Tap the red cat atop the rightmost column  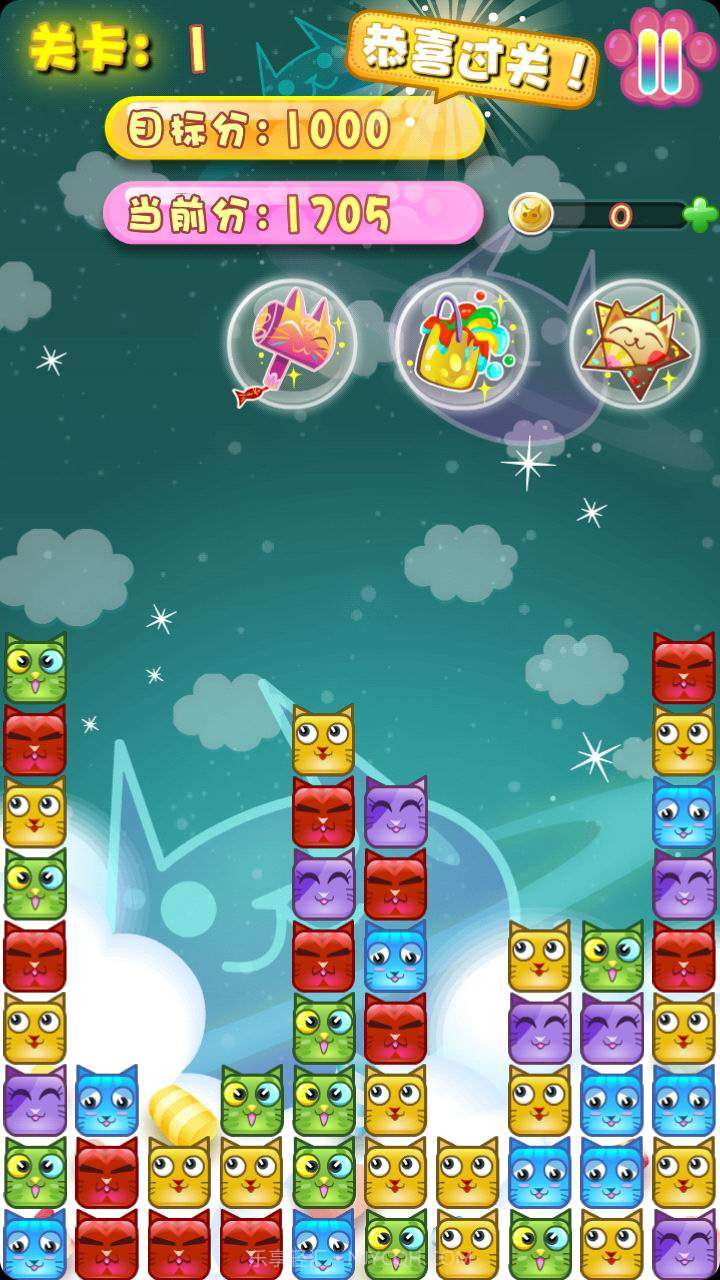684,668
